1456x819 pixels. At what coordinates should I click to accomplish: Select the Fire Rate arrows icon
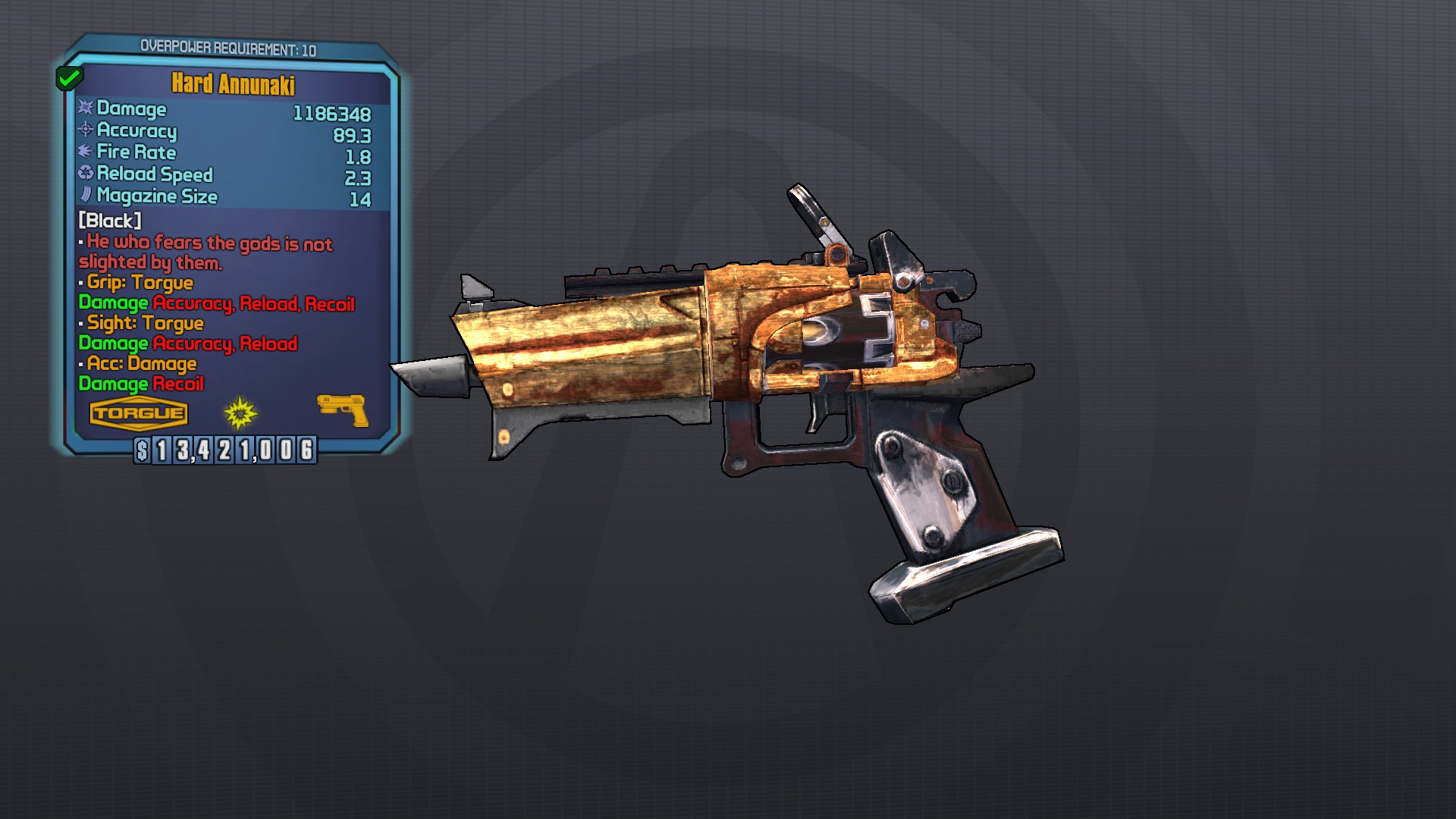tap(85, 152)
